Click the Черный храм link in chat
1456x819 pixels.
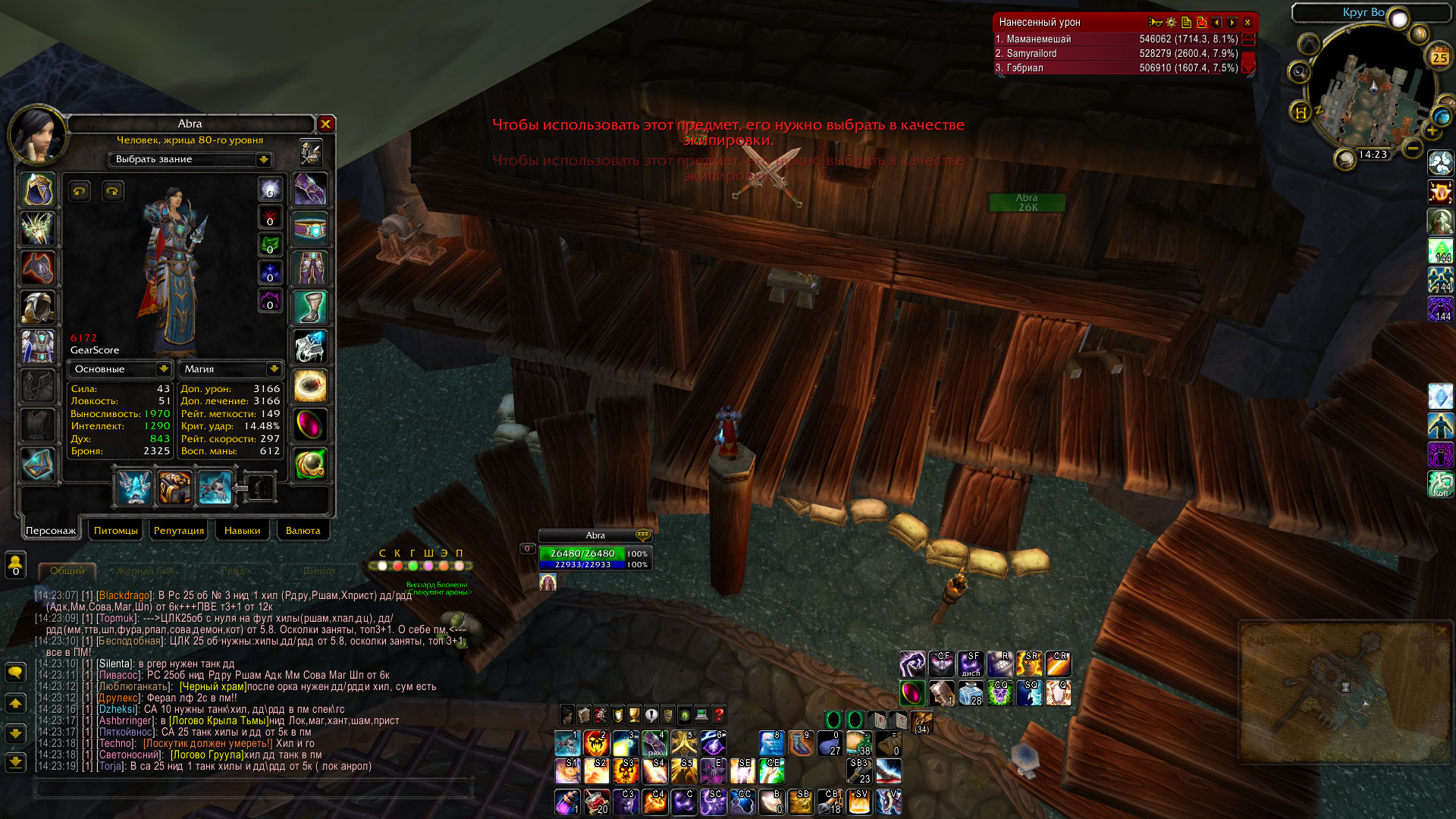tap(213, 686)
